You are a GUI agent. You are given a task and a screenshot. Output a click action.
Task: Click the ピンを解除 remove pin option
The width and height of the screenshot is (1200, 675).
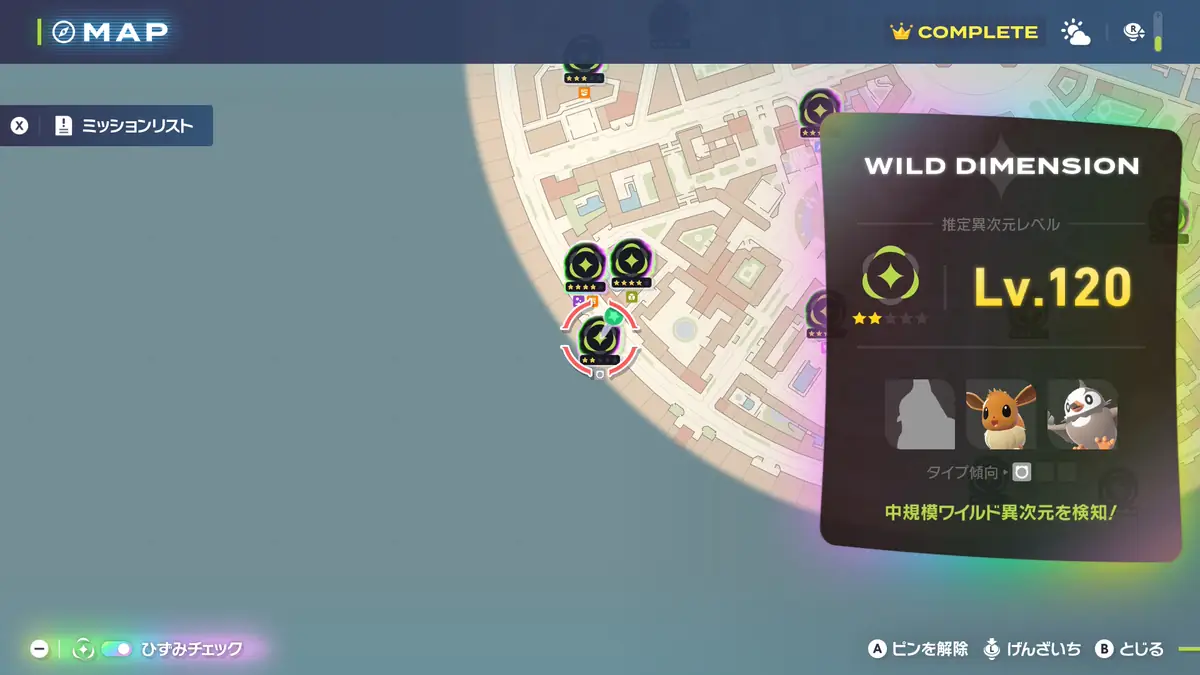[918, 649]
